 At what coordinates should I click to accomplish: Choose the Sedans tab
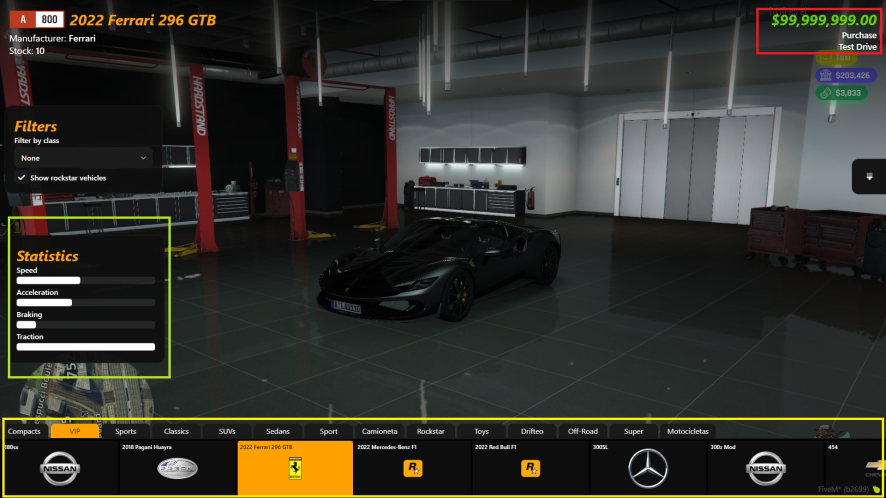click(278, 431)
